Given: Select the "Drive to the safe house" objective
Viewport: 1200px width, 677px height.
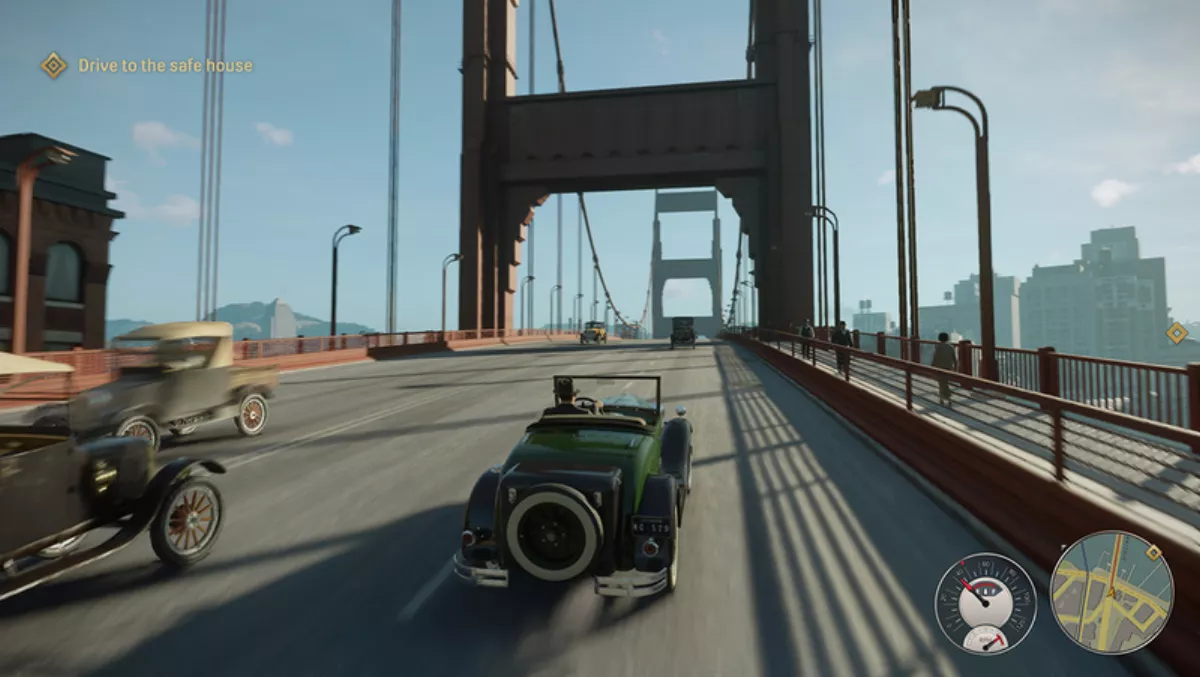Looking at the screenshot, I should point(165,66).
